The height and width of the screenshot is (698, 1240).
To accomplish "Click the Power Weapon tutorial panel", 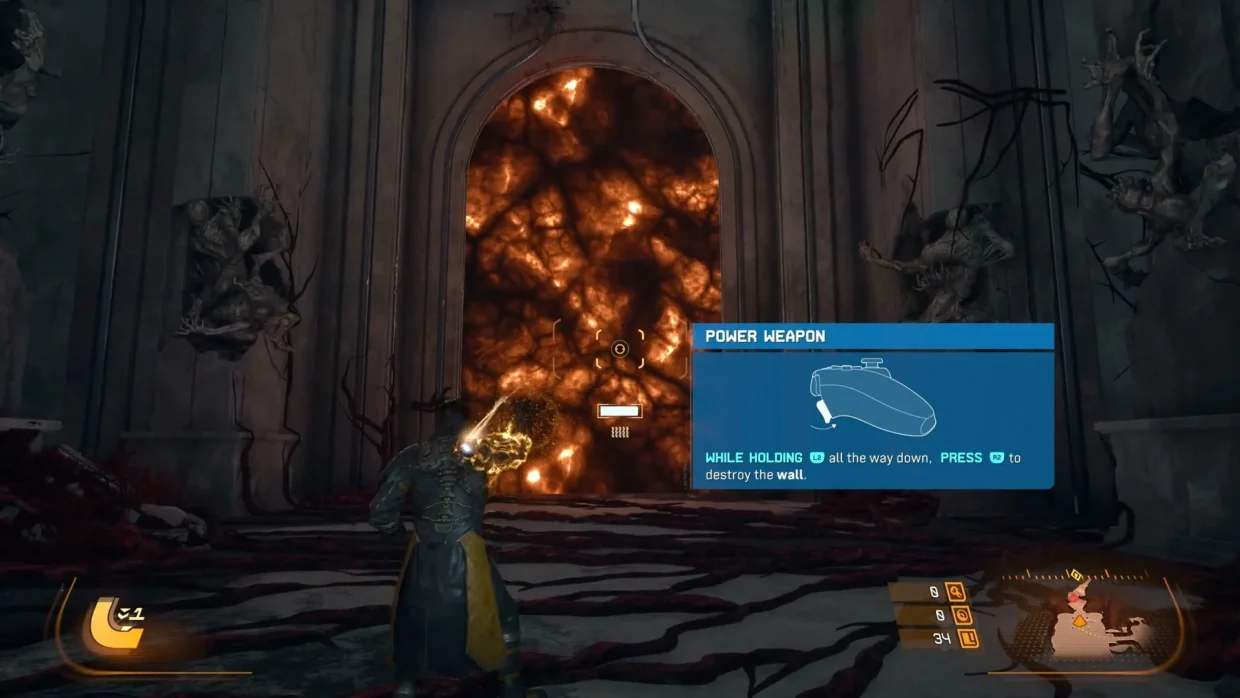I will tap(872, 406).
